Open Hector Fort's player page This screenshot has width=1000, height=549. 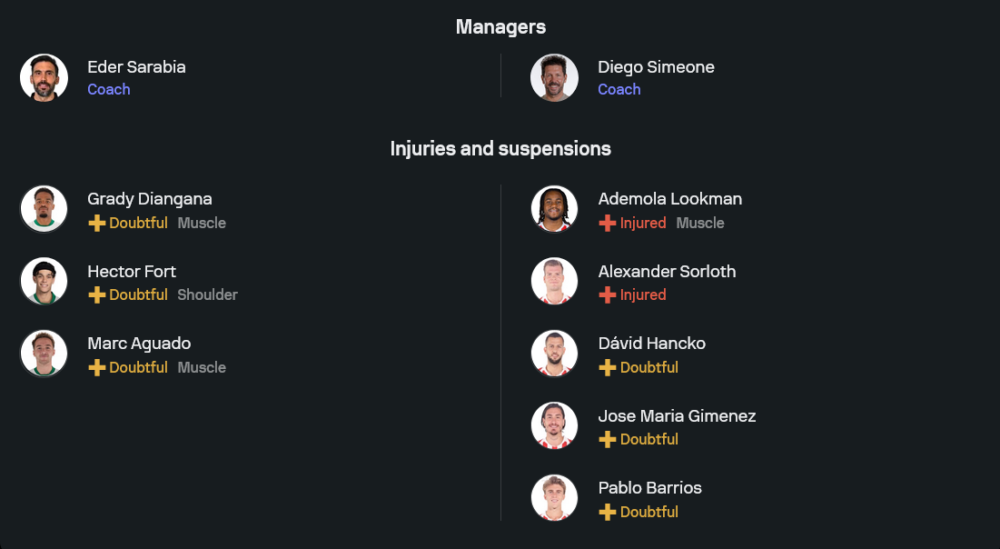pyautogui.click(x=131, y=271)
